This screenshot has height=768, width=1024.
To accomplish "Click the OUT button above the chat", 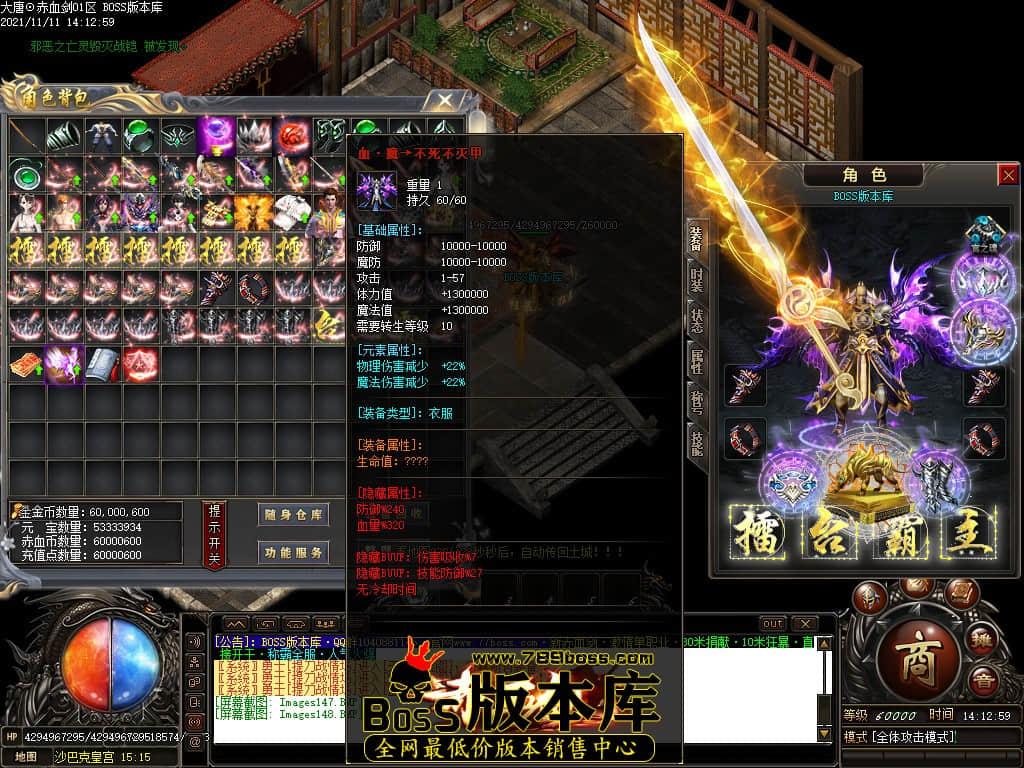I will click(x=772, y=624).
